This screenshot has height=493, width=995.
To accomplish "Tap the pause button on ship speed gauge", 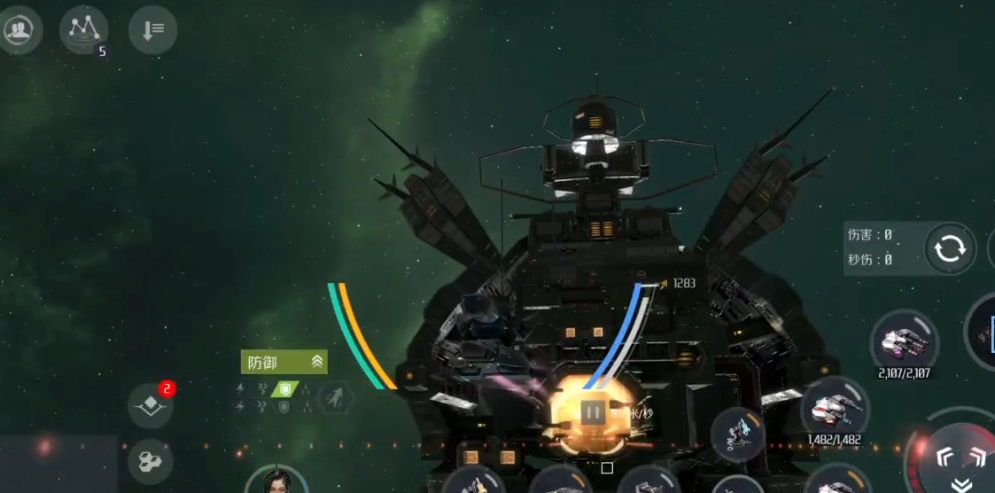I will [592, 411].
